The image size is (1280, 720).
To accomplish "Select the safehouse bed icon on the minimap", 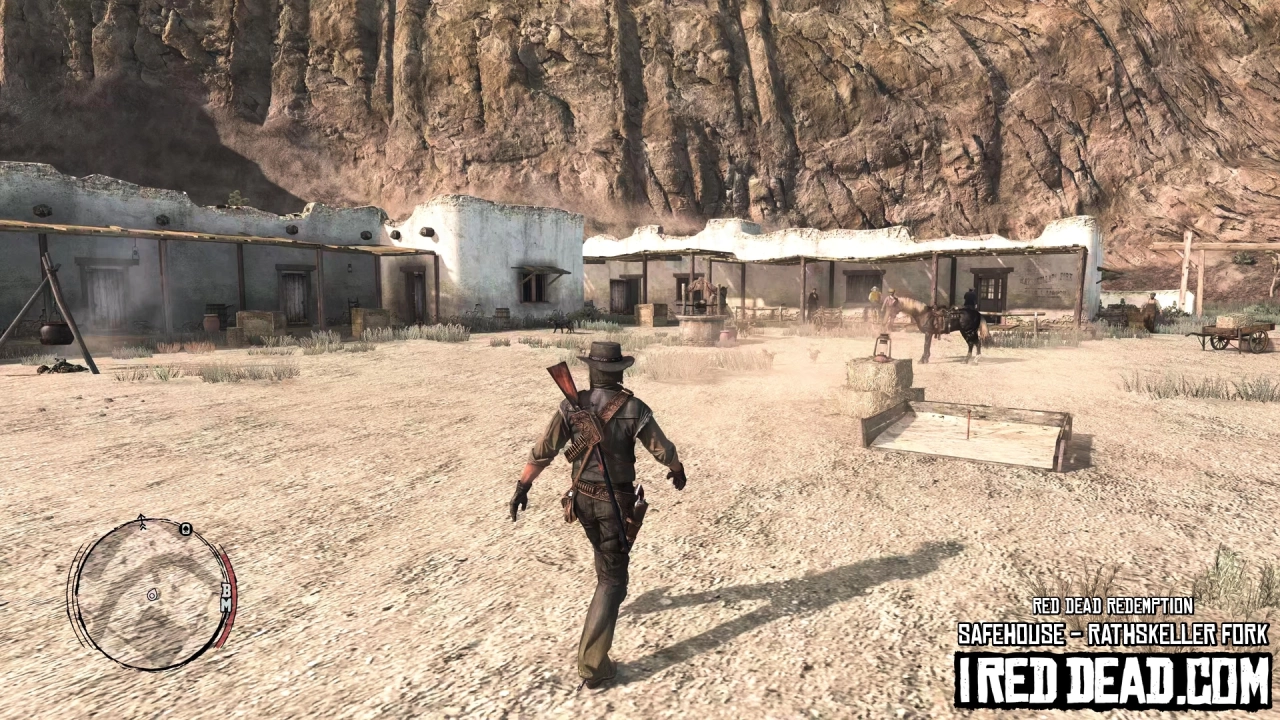I will click(185, 529).
